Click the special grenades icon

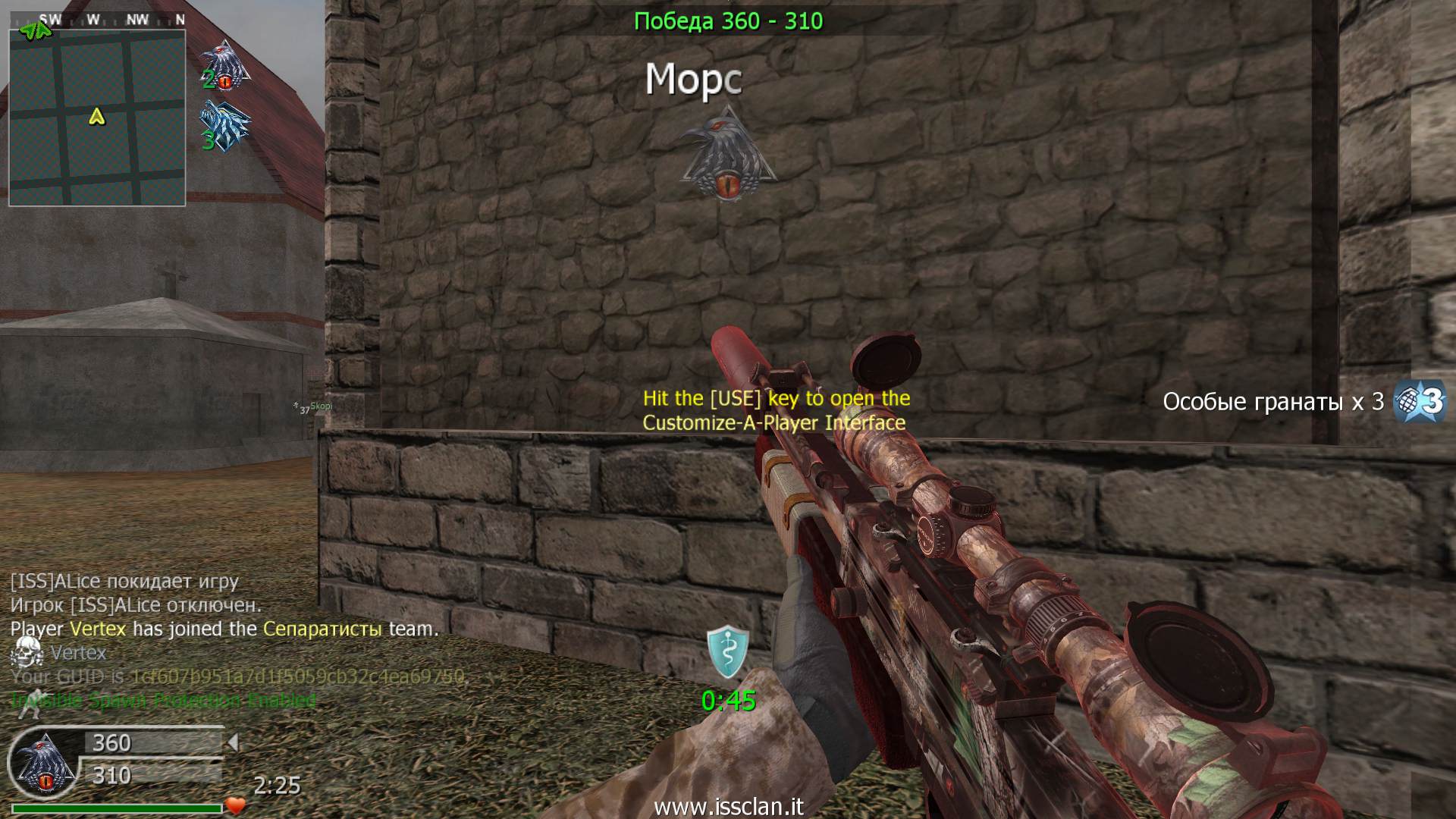1420,400
